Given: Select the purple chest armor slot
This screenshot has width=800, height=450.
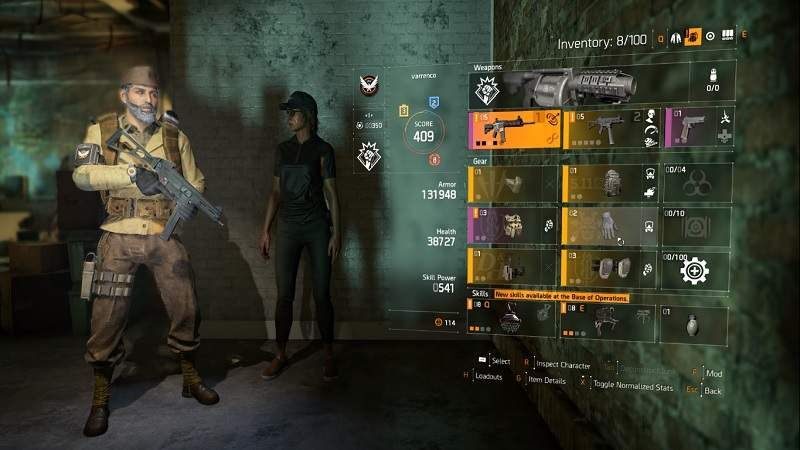Looking at the screenshot, I should pyautogui.click(x=513, y=226).
